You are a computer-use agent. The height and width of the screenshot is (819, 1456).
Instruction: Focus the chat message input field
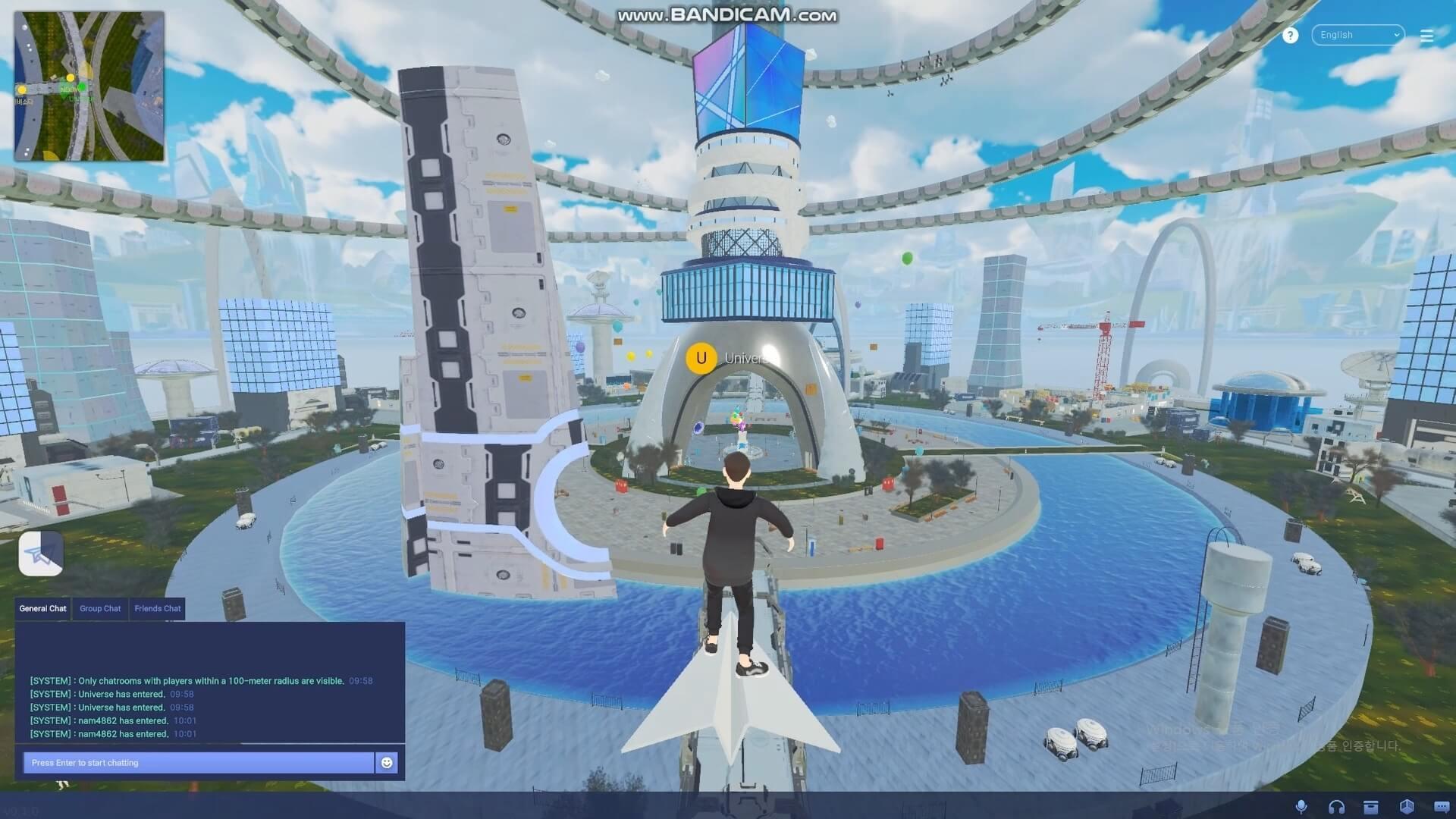point(199,763)
